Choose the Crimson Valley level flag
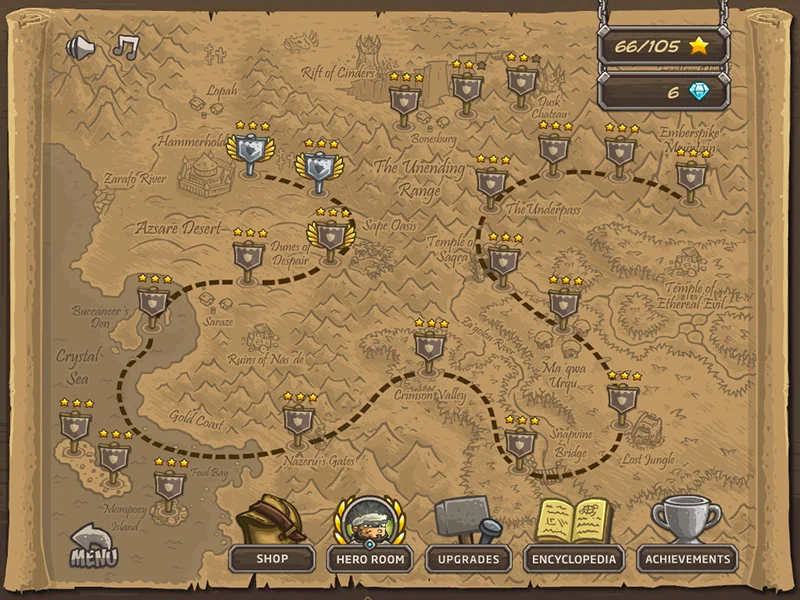This screenshot has height=600, width=800. 430,347
